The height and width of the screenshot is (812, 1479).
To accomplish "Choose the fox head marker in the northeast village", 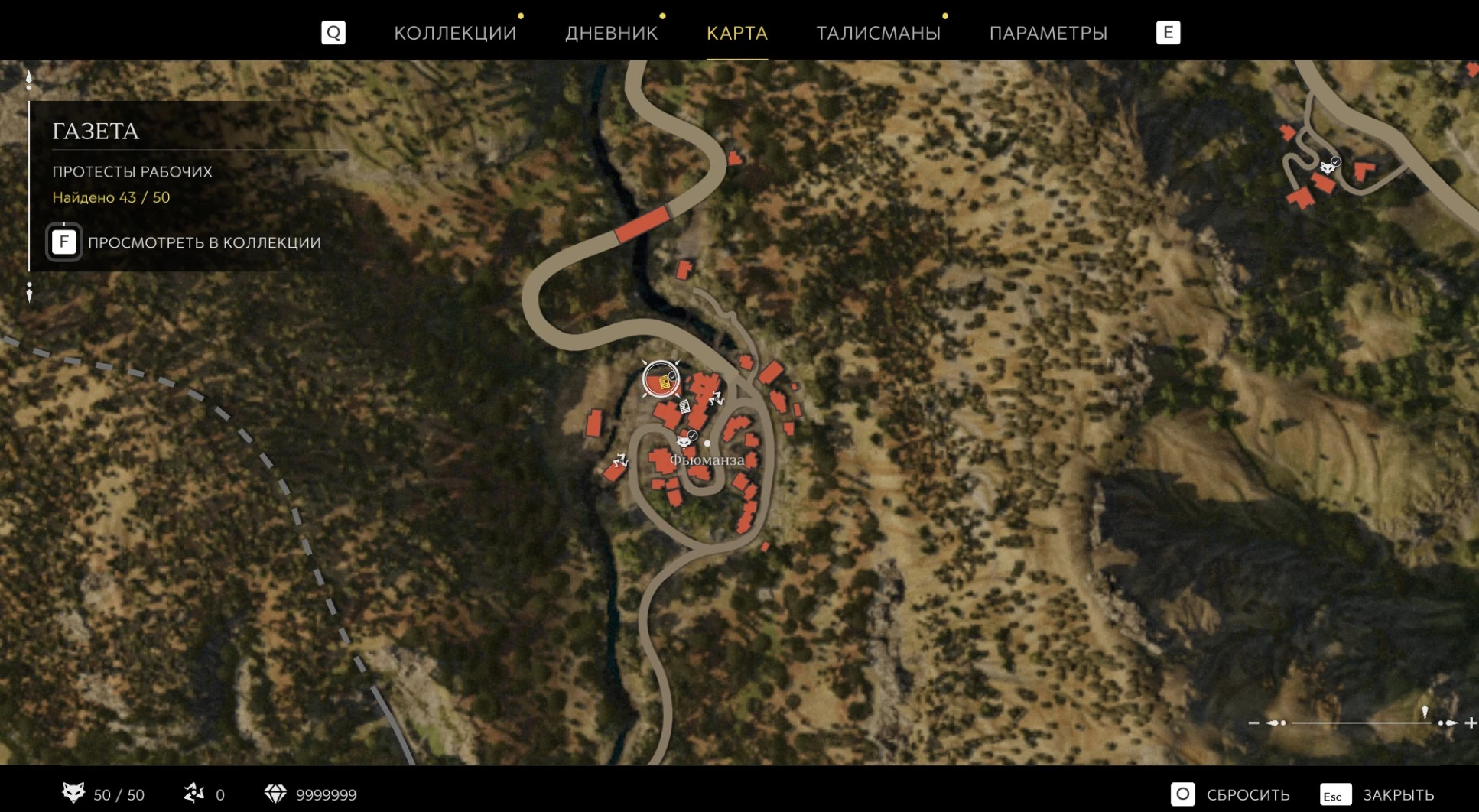I will (1328, 166).
